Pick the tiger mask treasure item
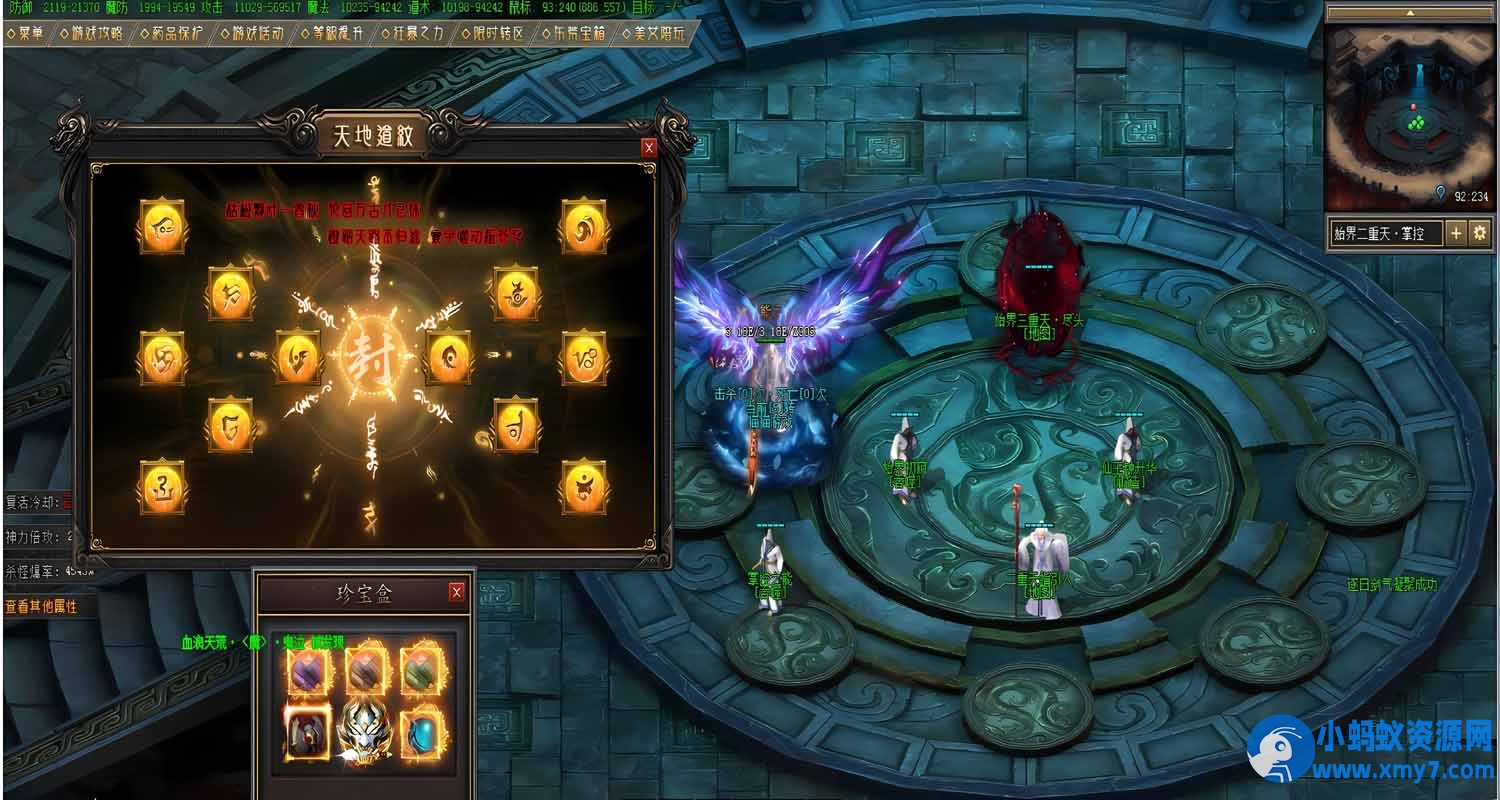This screenshot has width=1500, height=800. [x=364, y=735]
